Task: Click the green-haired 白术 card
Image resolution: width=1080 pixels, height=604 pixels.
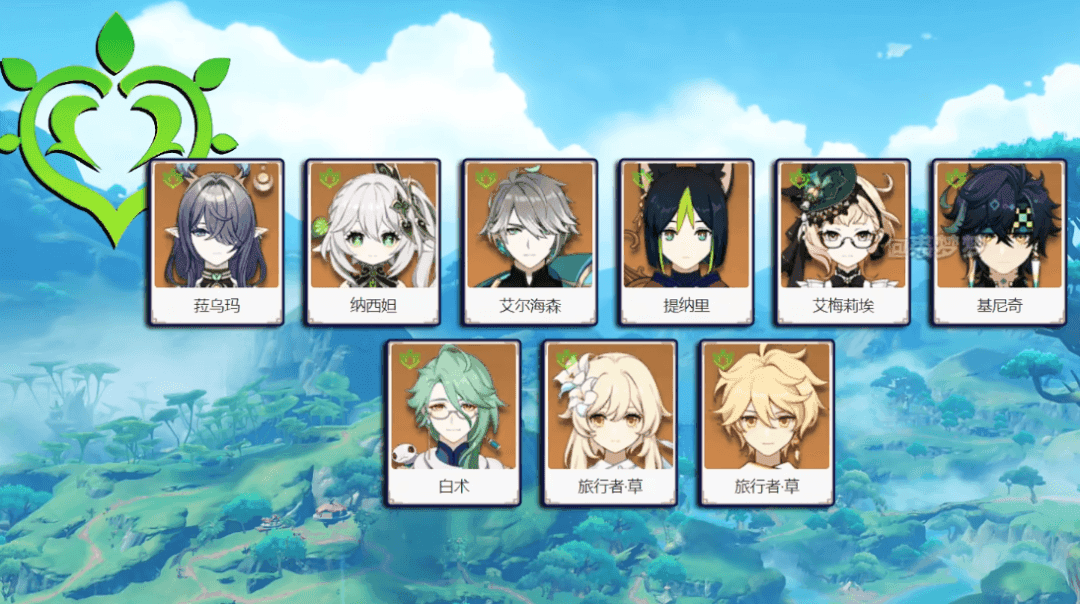Action: pos(453,423)
